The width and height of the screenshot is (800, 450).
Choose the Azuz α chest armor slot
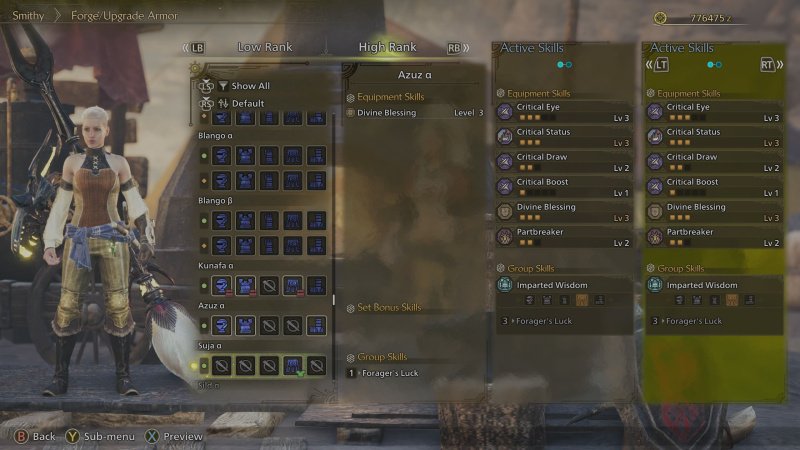click(245, 326)
